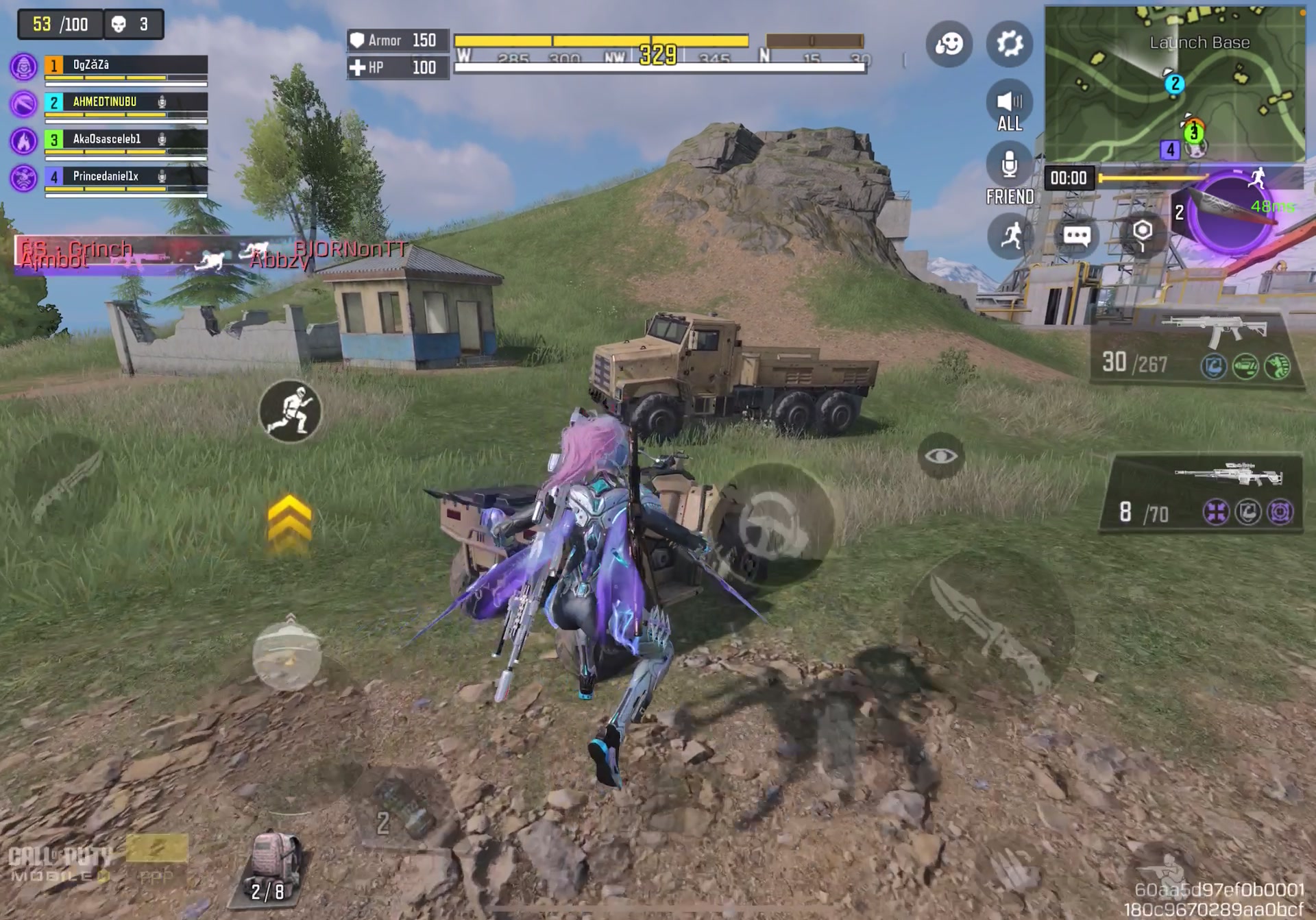Open the emote smiley wheel
Image resolution: width=1316 pixels, height=920 pixels.
click(x=949, y=44)
